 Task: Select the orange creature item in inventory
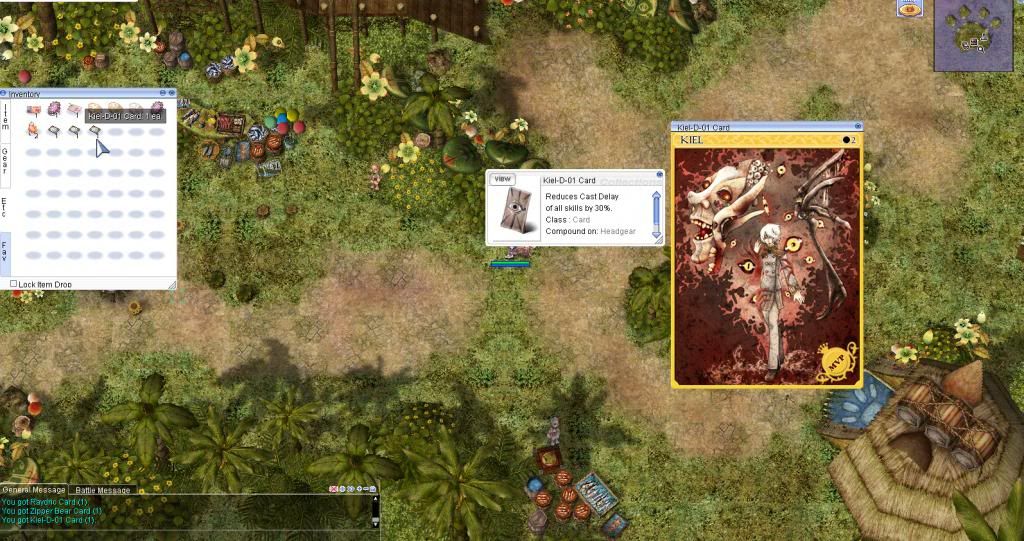pos(33,130)
